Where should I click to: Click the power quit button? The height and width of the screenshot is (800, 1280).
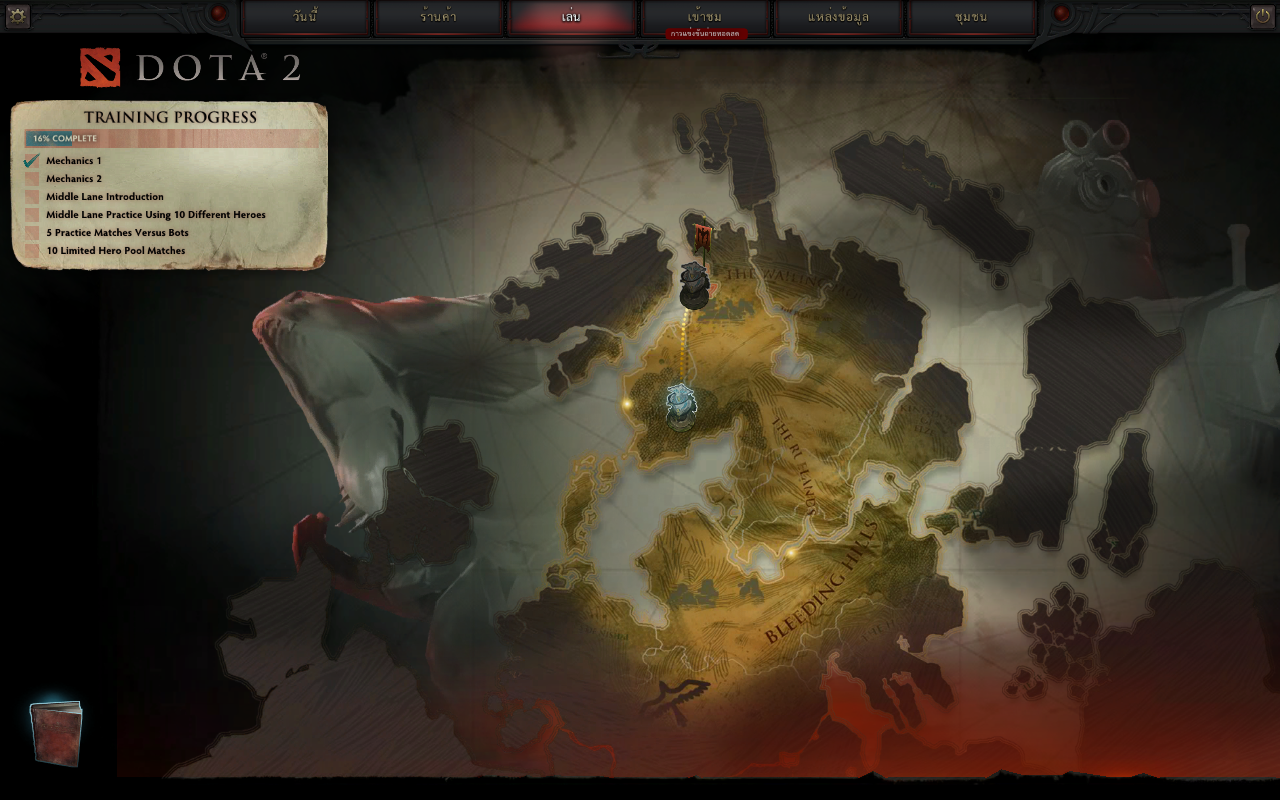[1262, 15]
